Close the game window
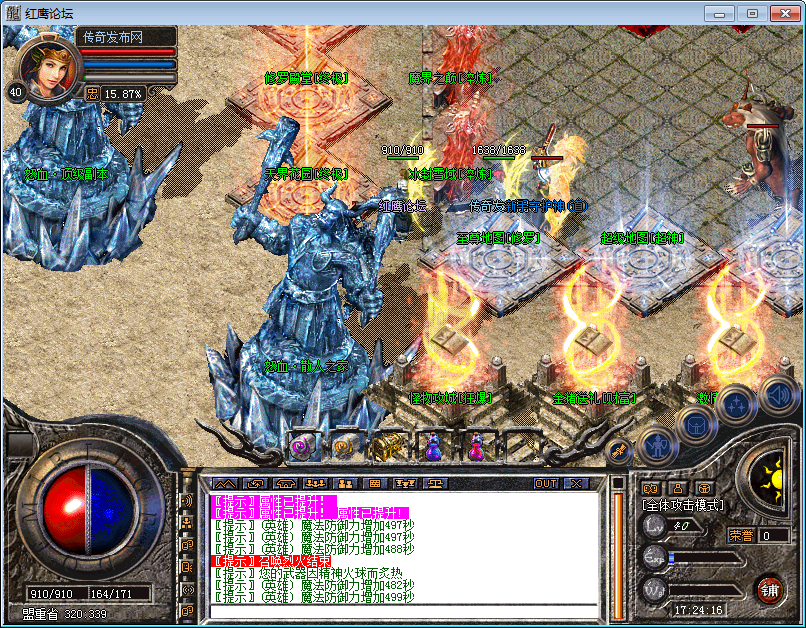 point(783,13)
